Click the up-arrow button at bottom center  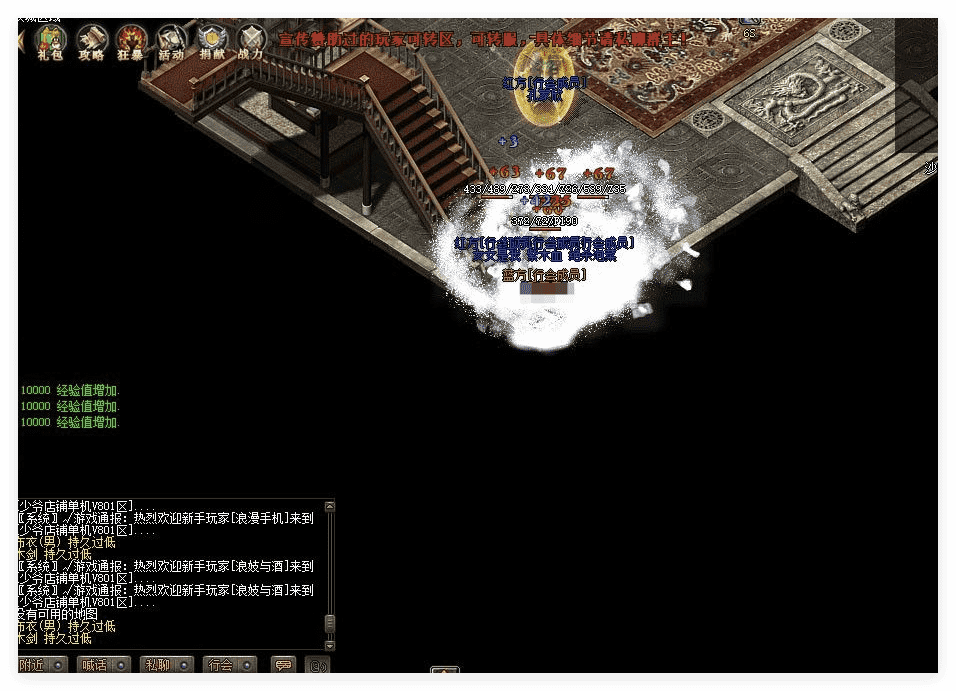pyautogui.click(x=445, y=673)
